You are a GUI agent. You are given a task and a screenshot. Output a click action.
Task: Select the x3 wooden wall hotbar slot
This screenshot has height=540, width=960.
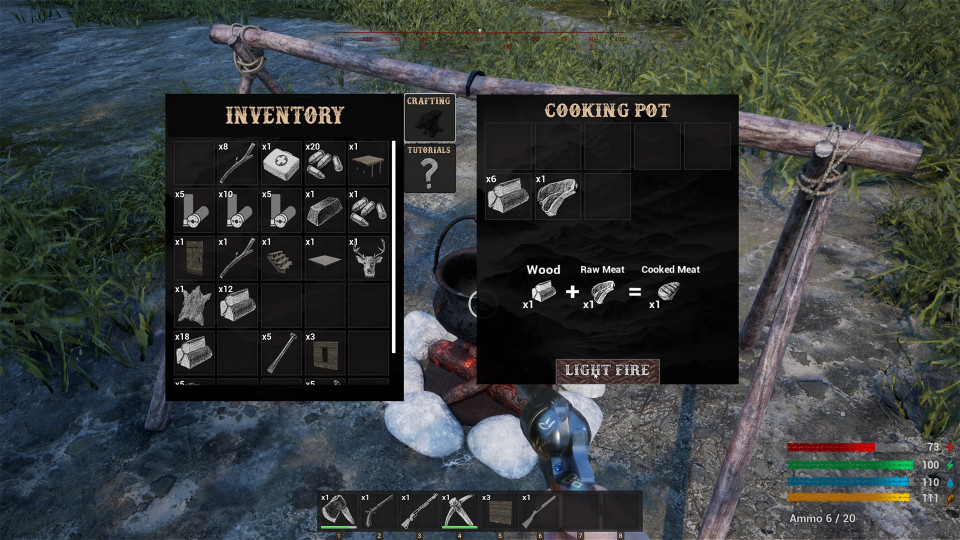coord(499,511)
